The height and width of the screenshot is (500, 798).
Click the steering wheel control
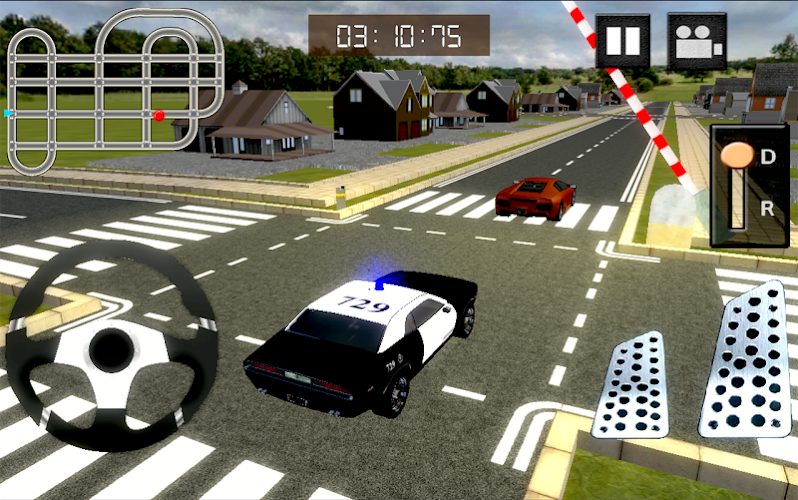(111, 346)
